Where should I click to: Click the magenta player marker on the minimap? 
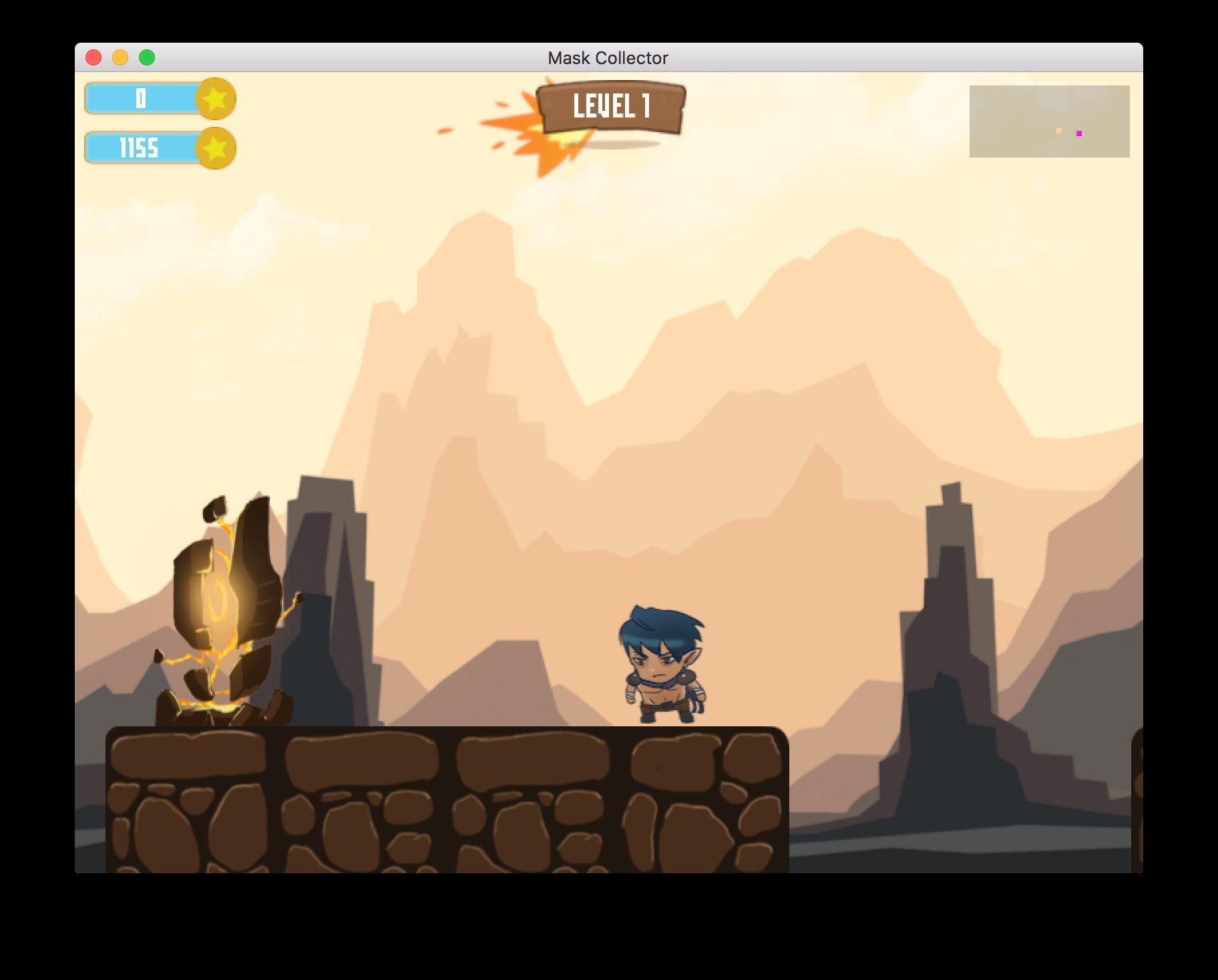pyautogui.click(x=1079, y=133)
